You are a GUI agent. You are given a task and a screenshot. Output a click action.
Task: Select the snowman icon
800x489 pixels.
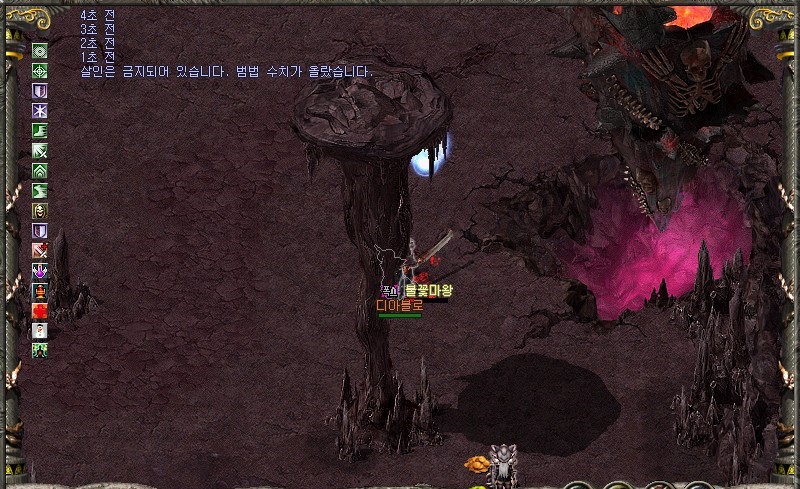tap(40, 331)
